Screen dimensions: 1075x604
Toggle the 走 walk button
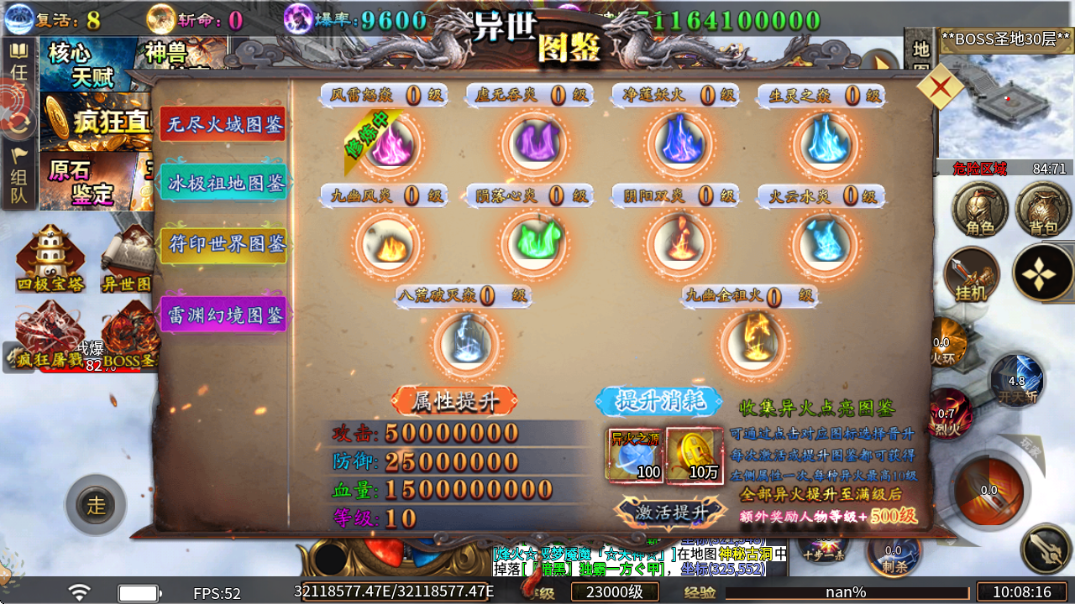96,505
